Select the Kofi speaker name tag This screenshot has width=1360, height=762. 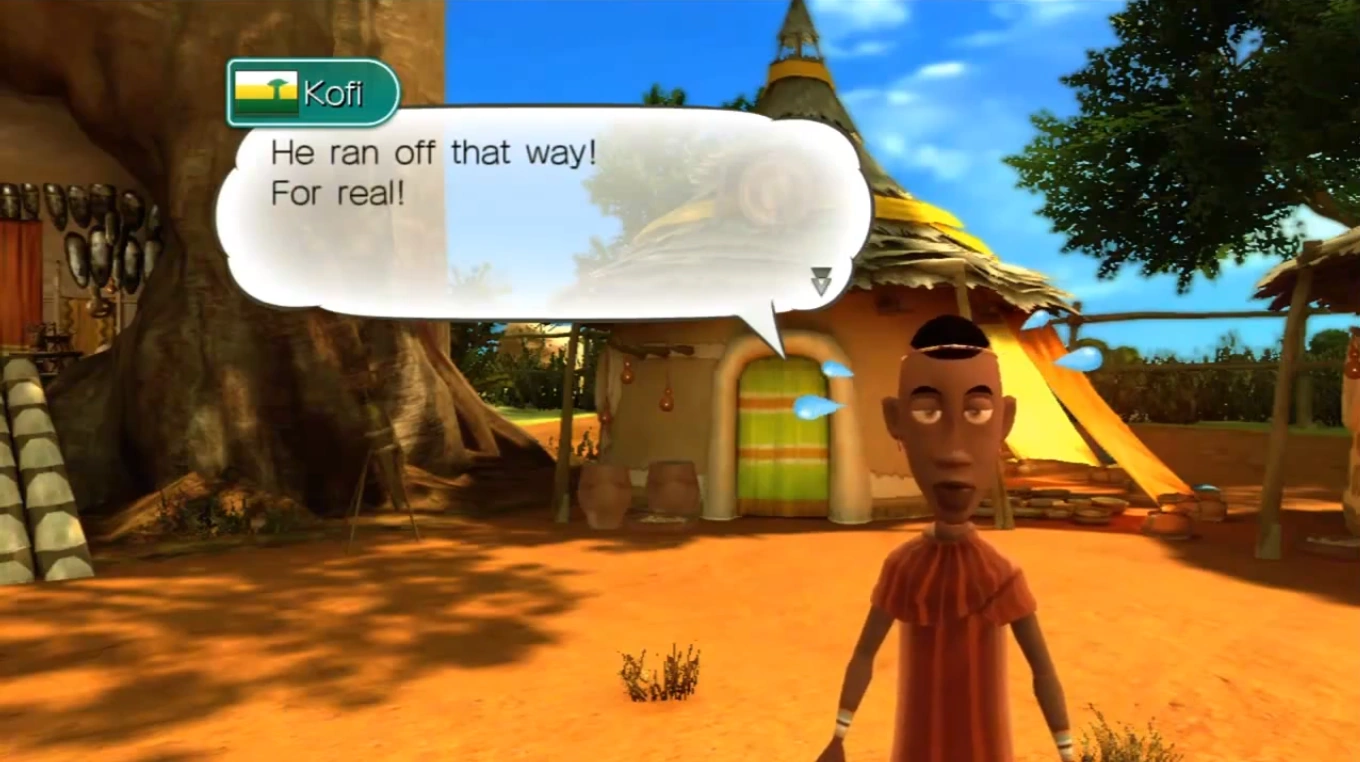coord(313,93)
